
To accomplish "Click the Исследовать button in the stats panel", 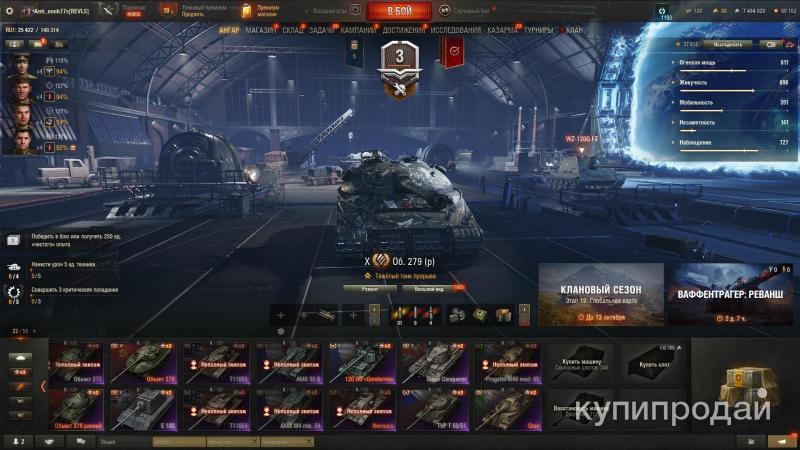I will click(x=728, y=44).
